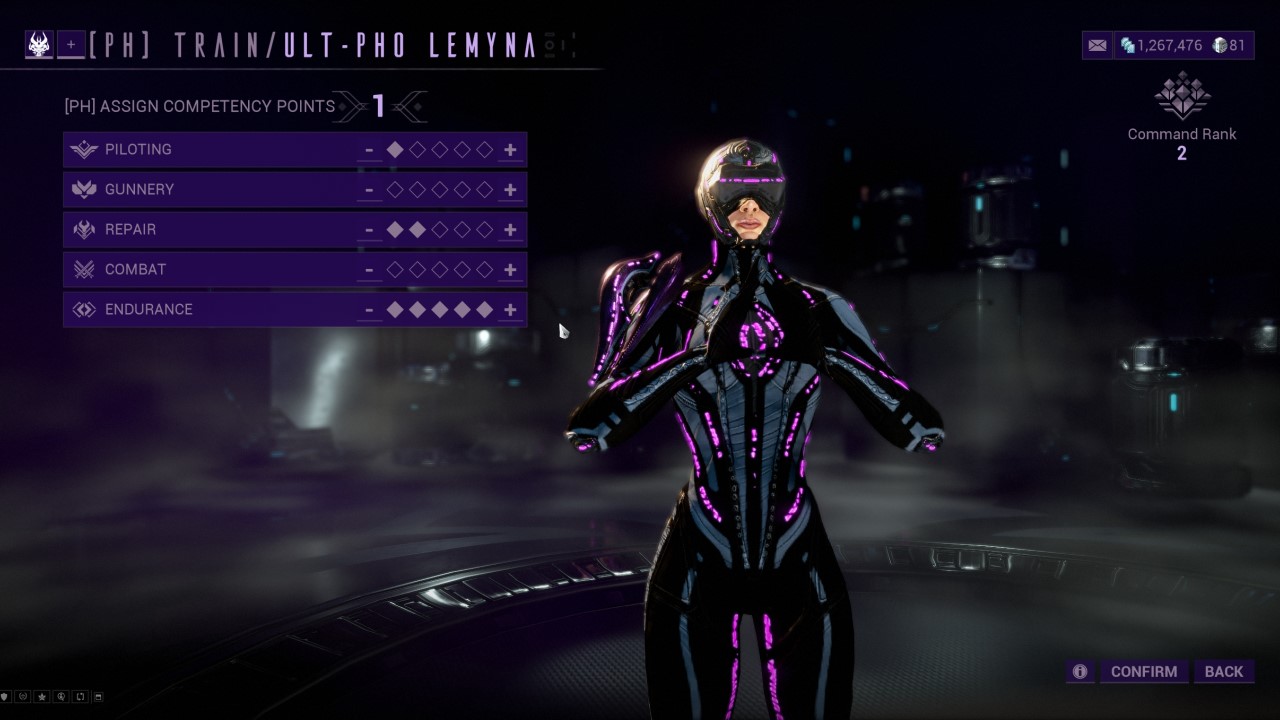Go back to the previous screen

point(1223,672)
